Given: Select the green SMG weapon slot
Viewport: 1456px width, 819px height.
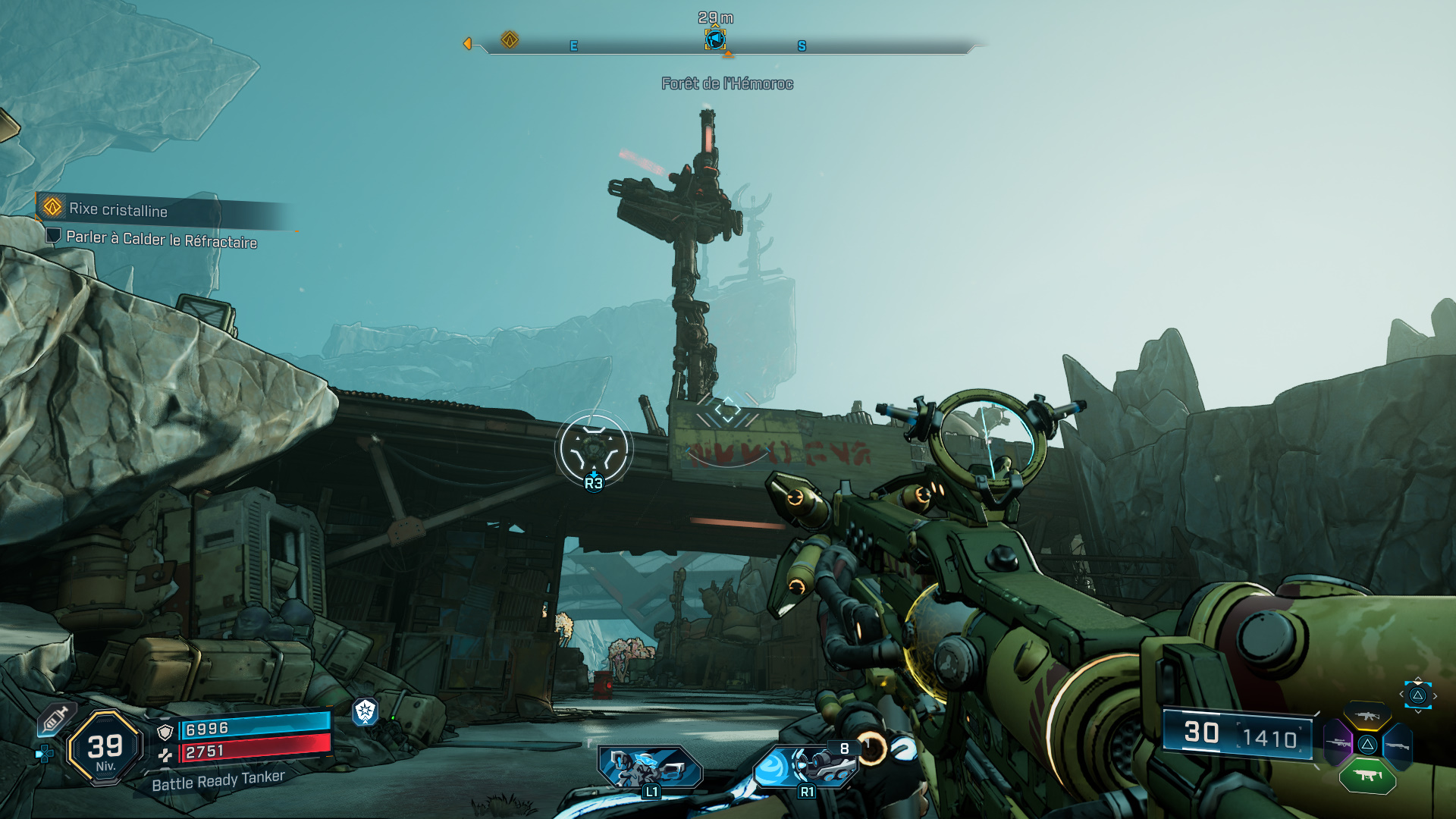Looking at the screenshot, I should click(1367, 776).
